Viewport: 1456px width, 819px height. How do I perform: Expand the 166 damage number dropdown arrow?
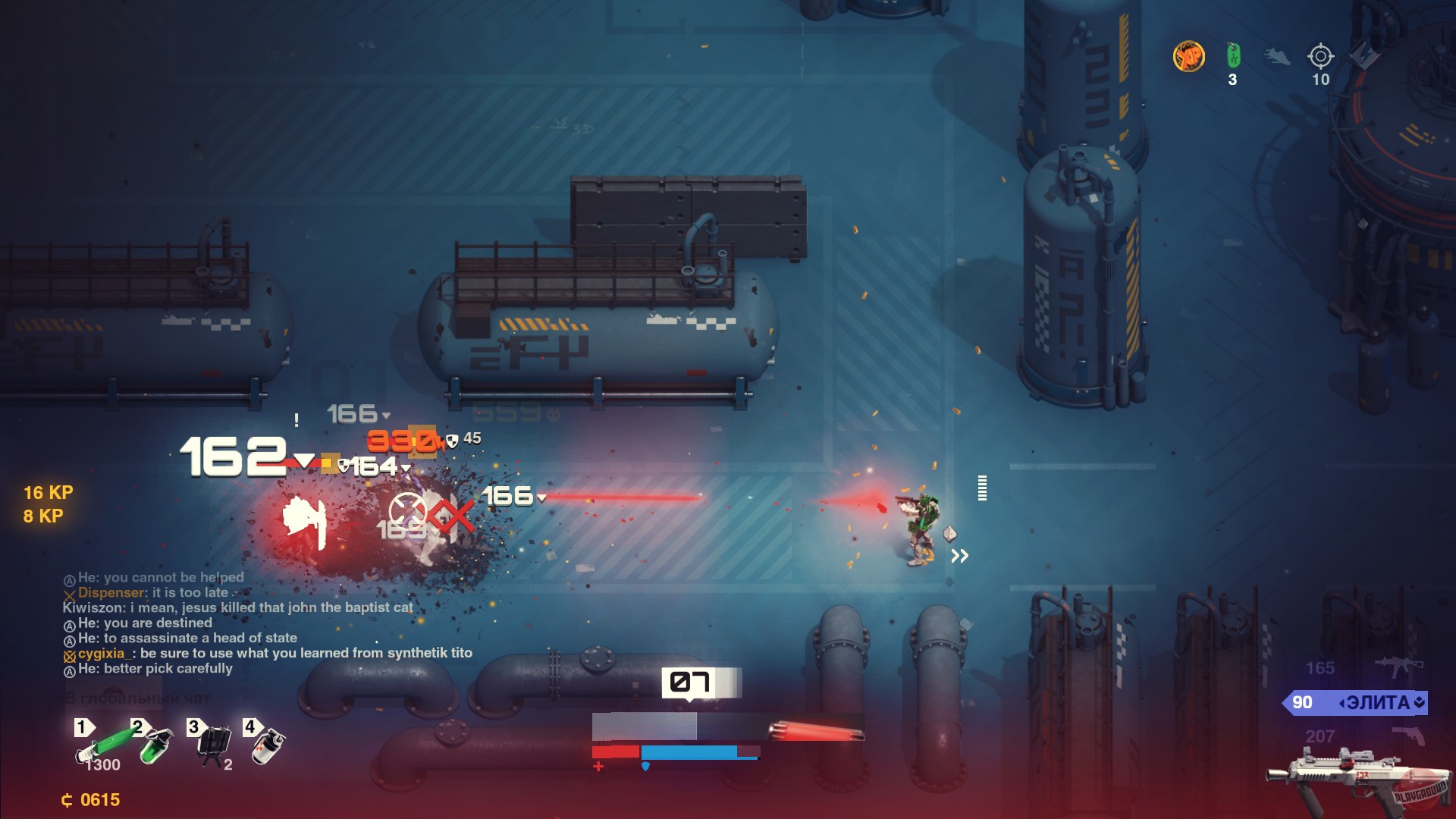(541, 499)
